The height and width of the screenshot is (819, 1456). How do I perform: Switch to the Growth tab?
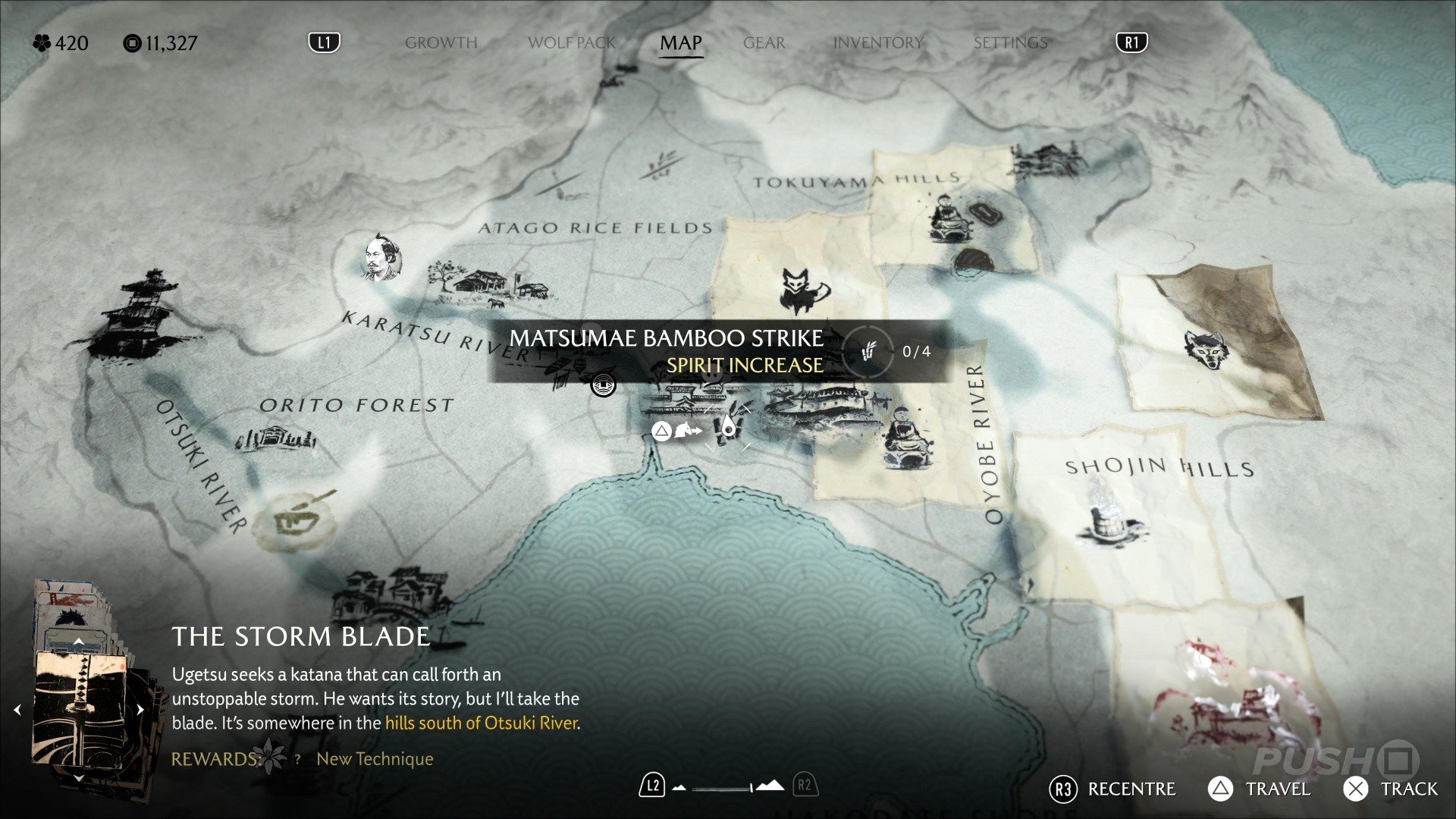click(x=441, y=42)
